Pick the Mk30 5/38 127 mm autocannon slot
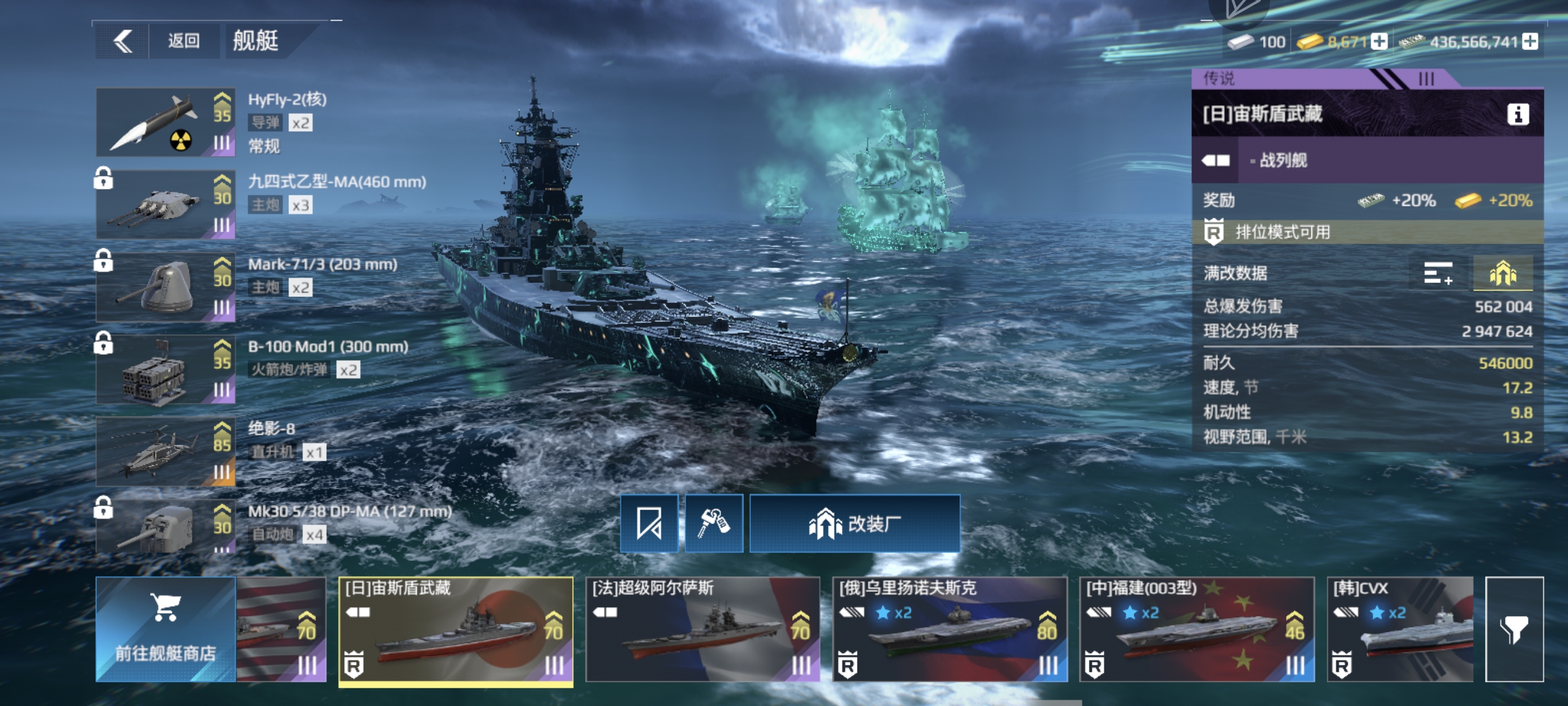The height and width of the screenshot is (706, 1568). click(x=165, y=527)
